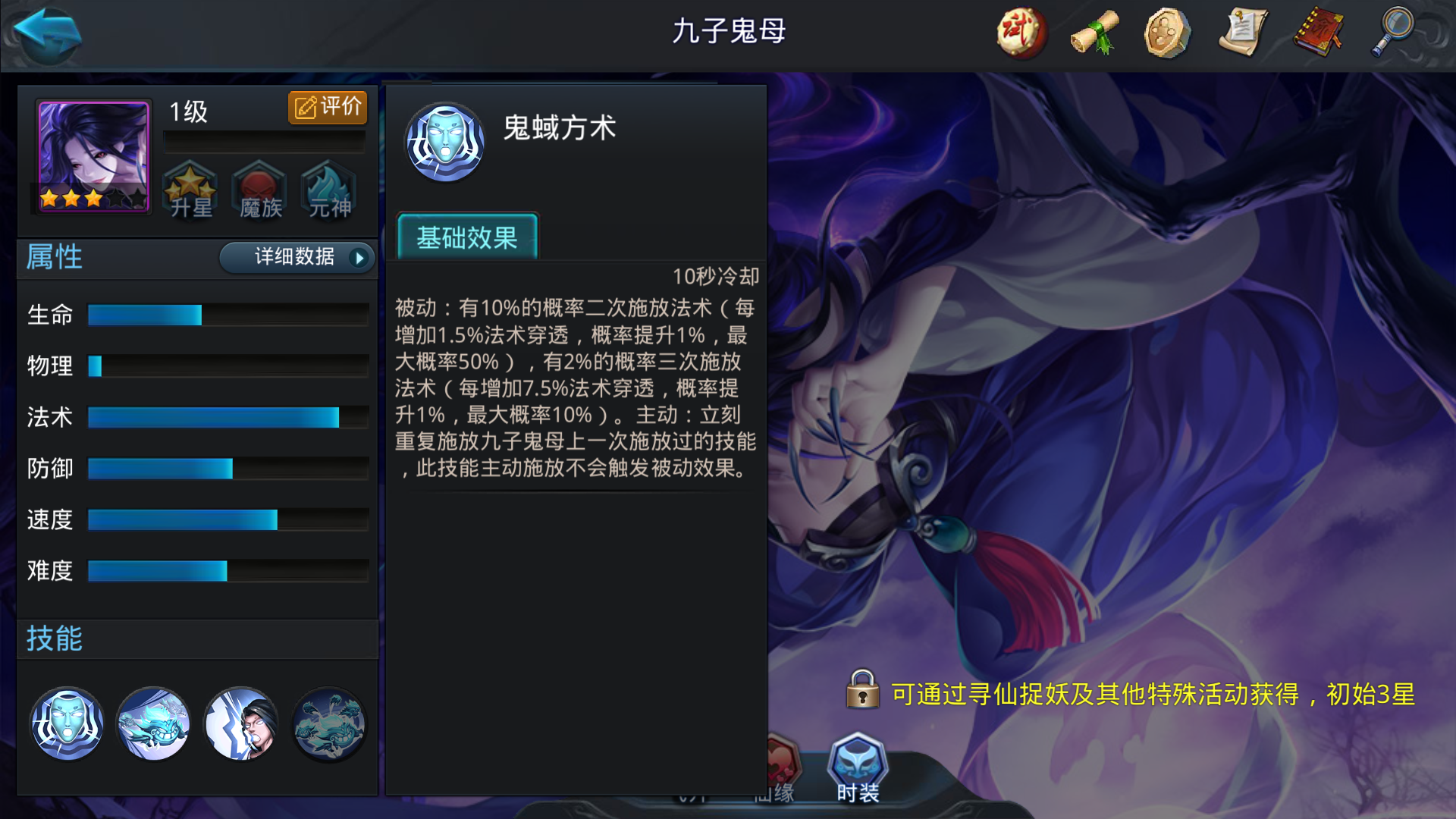
Task: Toggle the 元神 blue flame emblem
Action: tap(328, 192)
